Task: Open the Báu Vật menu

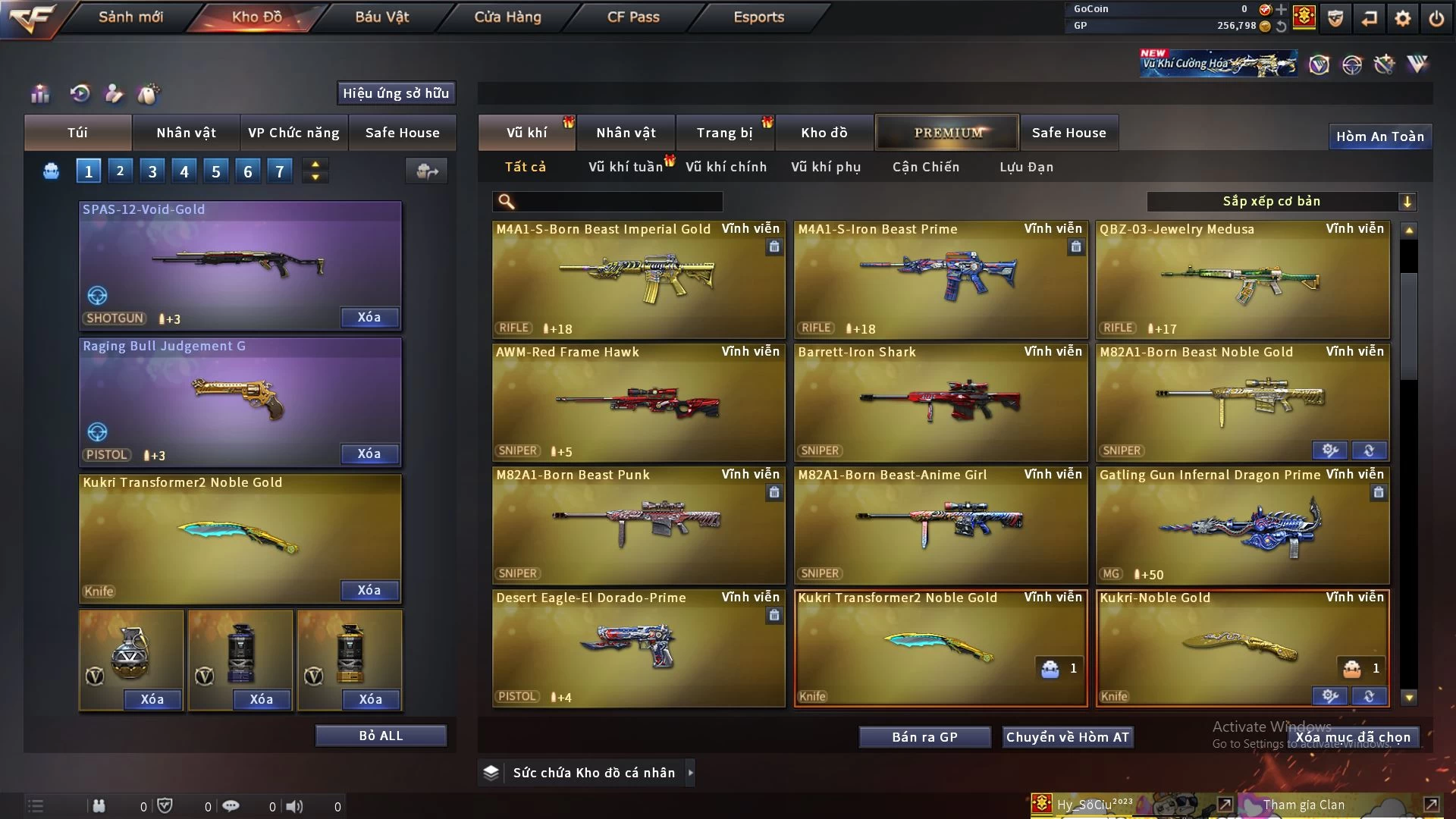Action: pyautogui.click(x=382, y=17)
